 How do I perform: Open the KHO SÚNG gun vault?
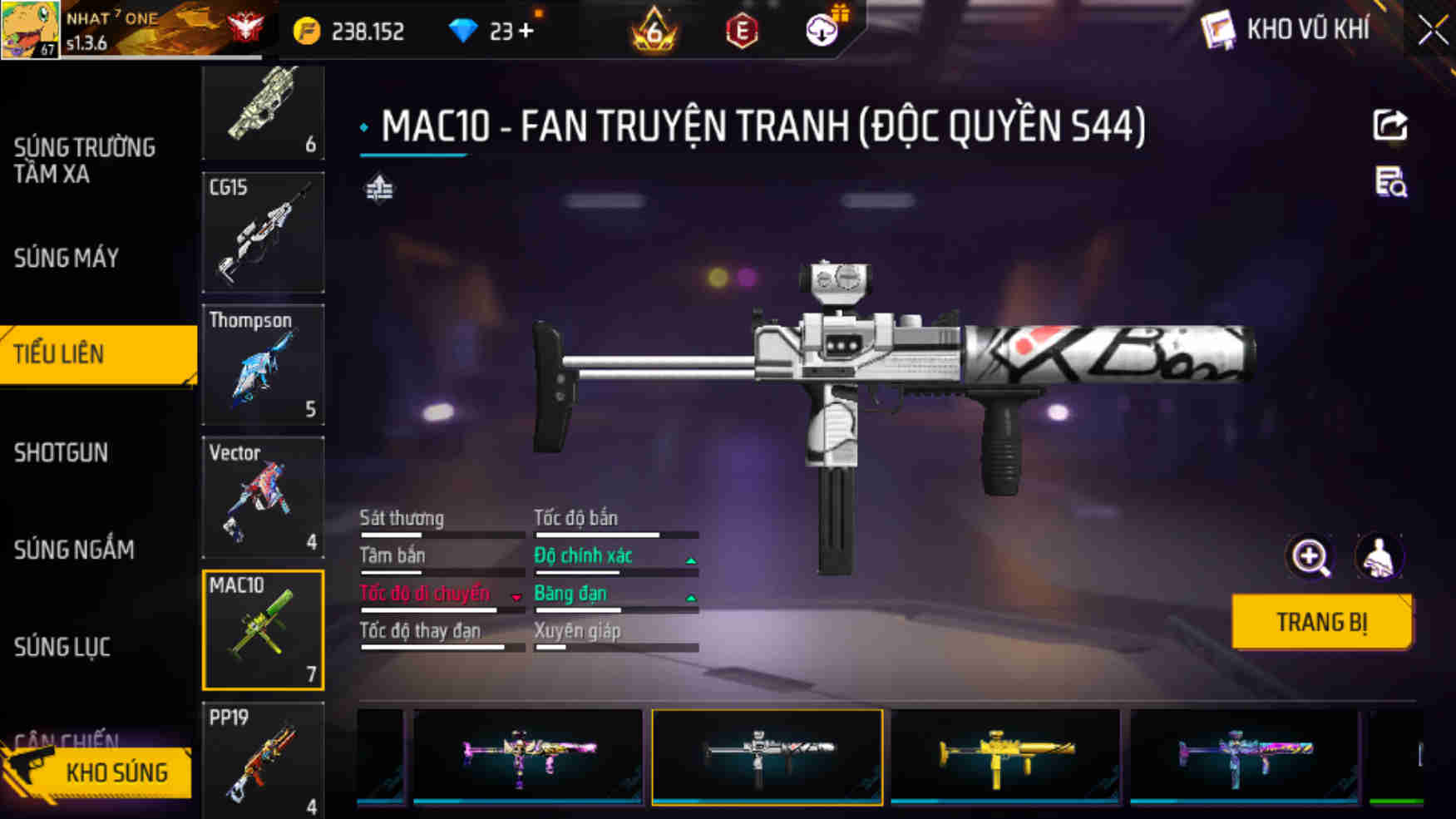point(98,772)
